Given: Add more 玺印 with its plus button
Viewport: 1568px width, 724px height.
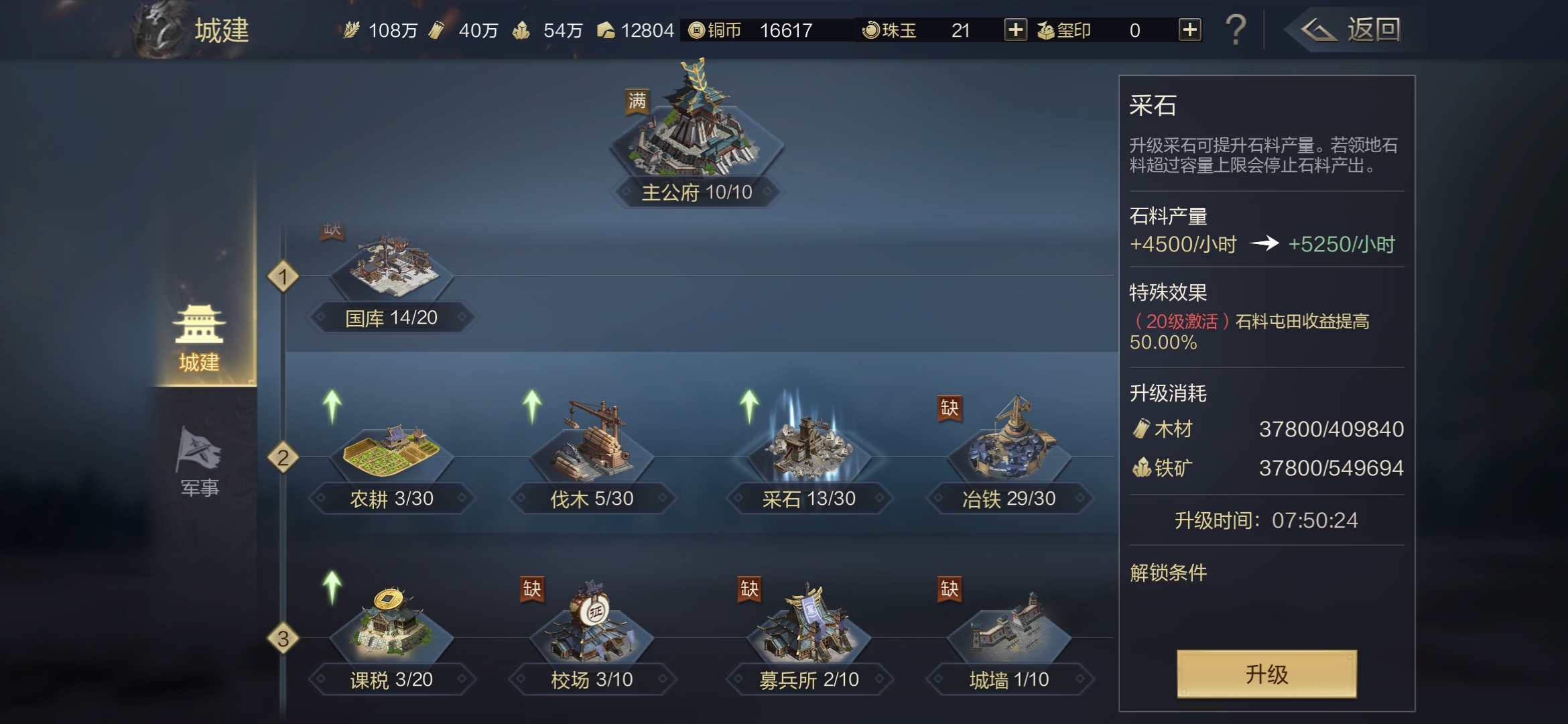Looking at the screenshot, I should pos(1189,30).
